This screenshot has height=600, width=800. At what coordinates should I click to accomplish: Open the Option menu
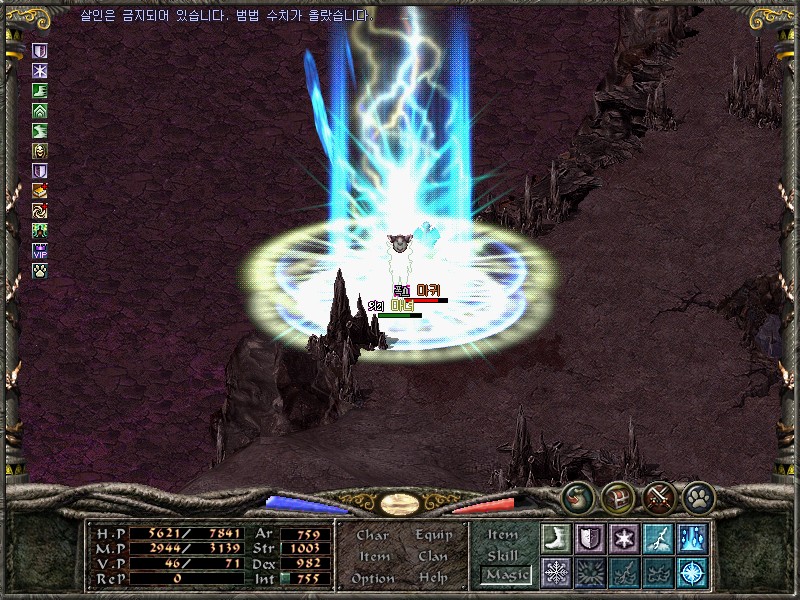click(372, 578)
